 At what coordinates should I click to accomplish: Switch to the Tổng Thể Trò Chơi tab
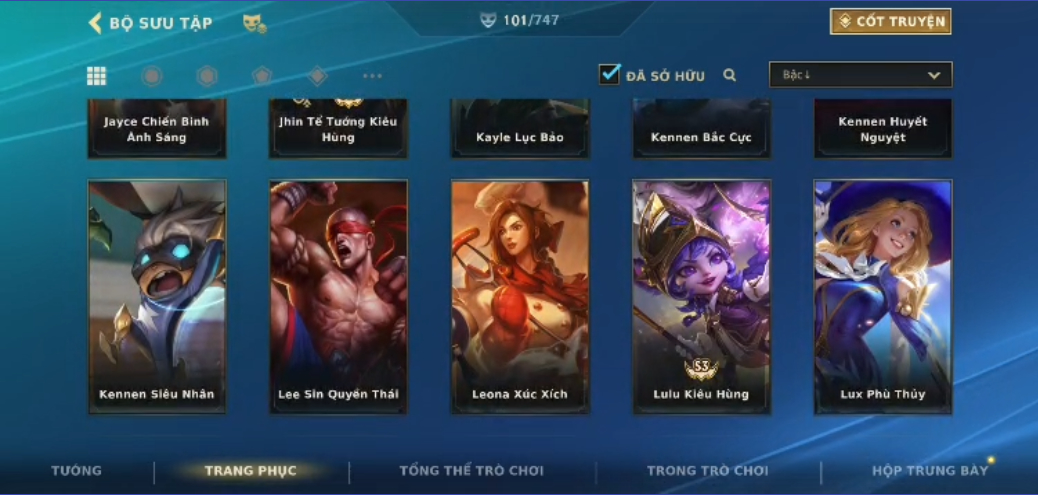472,470
